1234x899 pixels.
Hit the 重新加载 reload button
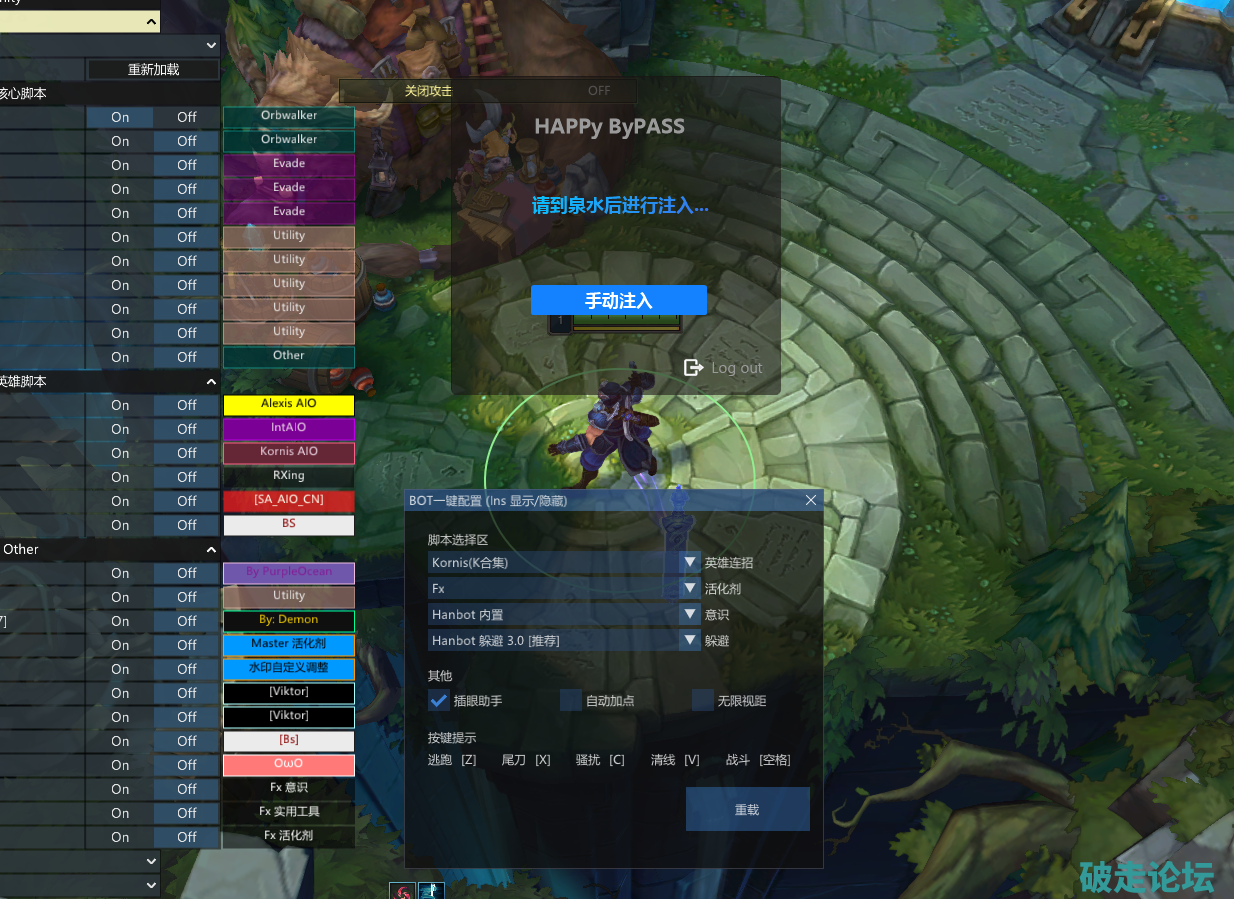click(153, 70)
